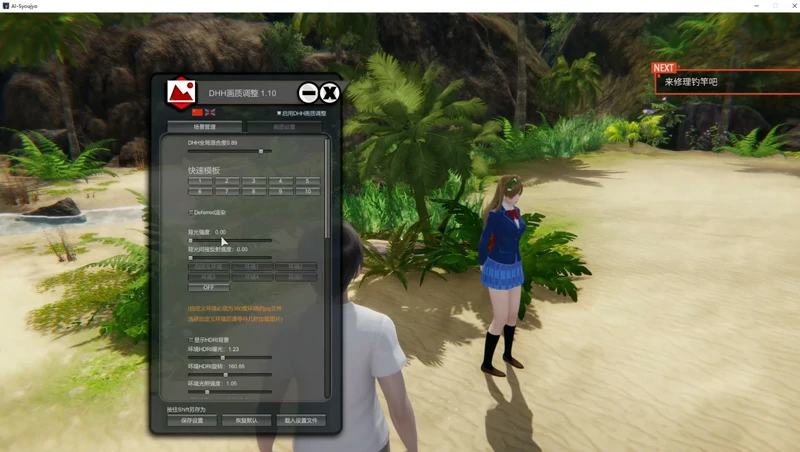Choose the UK flag language icon
800x452 pixels.
210,112
